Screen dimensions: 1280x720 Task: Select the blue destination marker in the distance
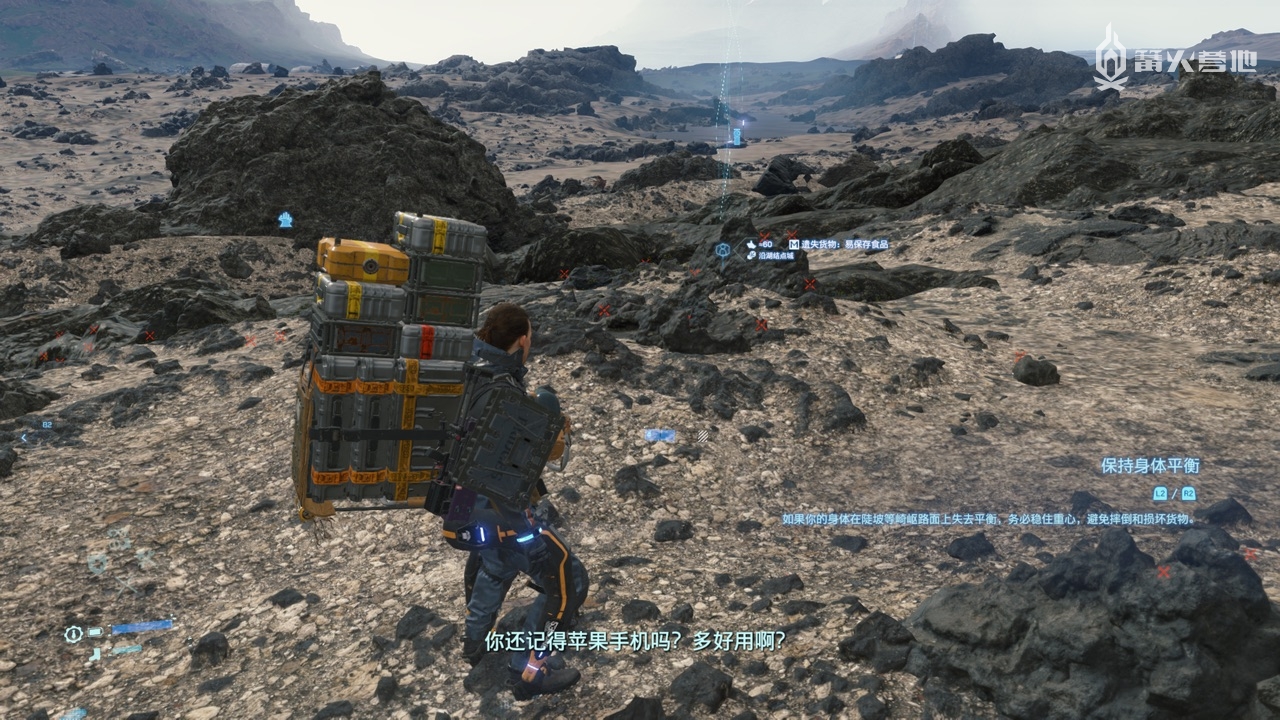coord(738,135)
